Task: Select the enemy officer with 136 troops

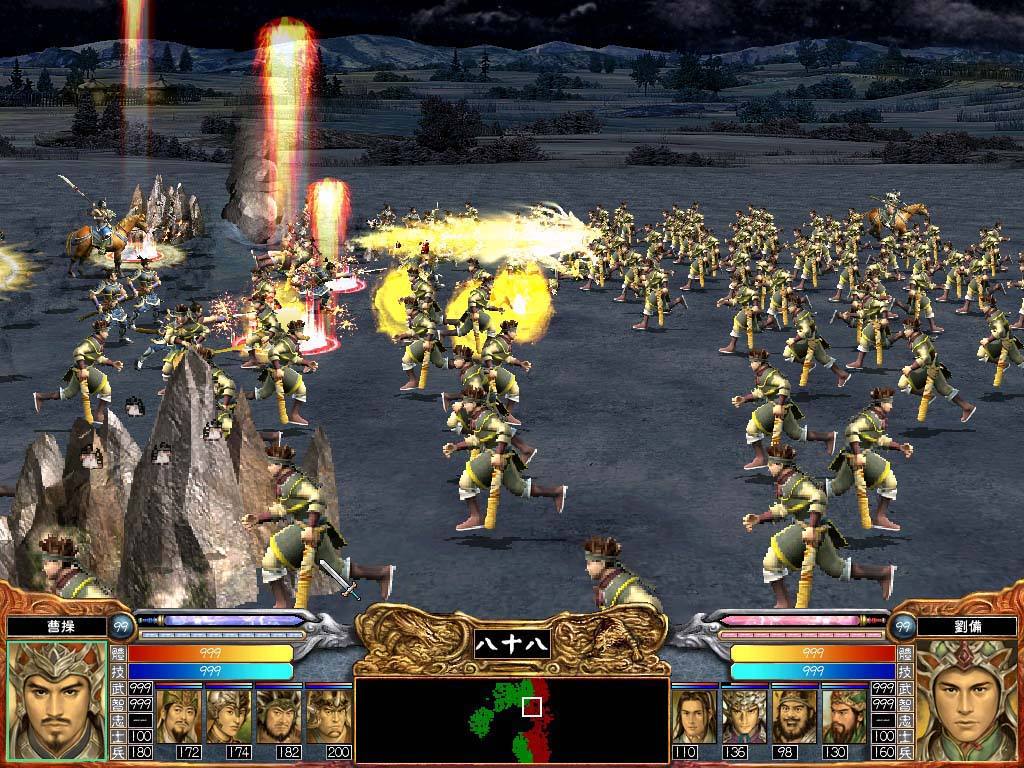Action: pos(744,714)
